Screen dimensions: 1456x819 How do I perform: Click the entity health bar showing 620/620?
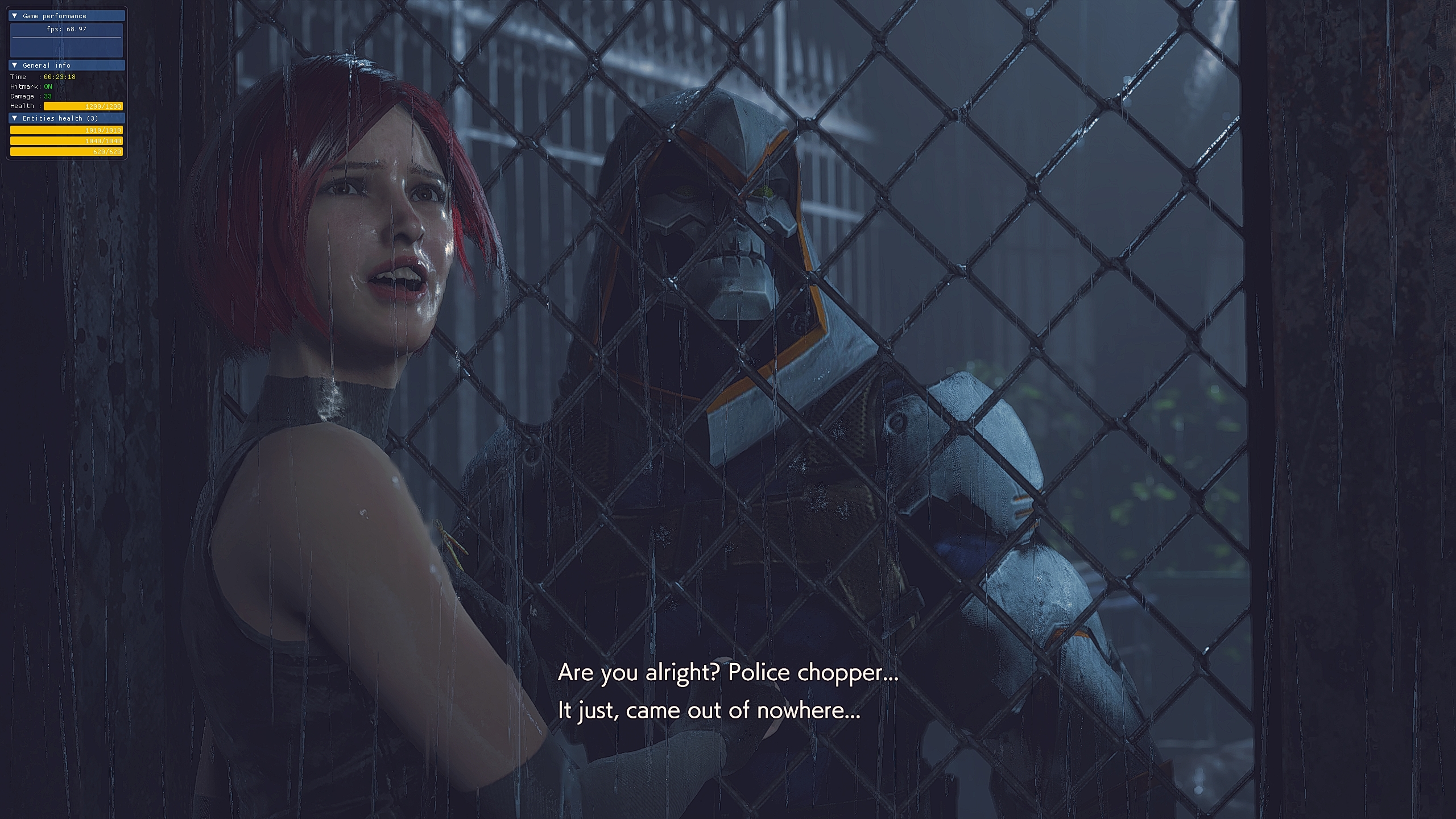click(x=67, y=152)
